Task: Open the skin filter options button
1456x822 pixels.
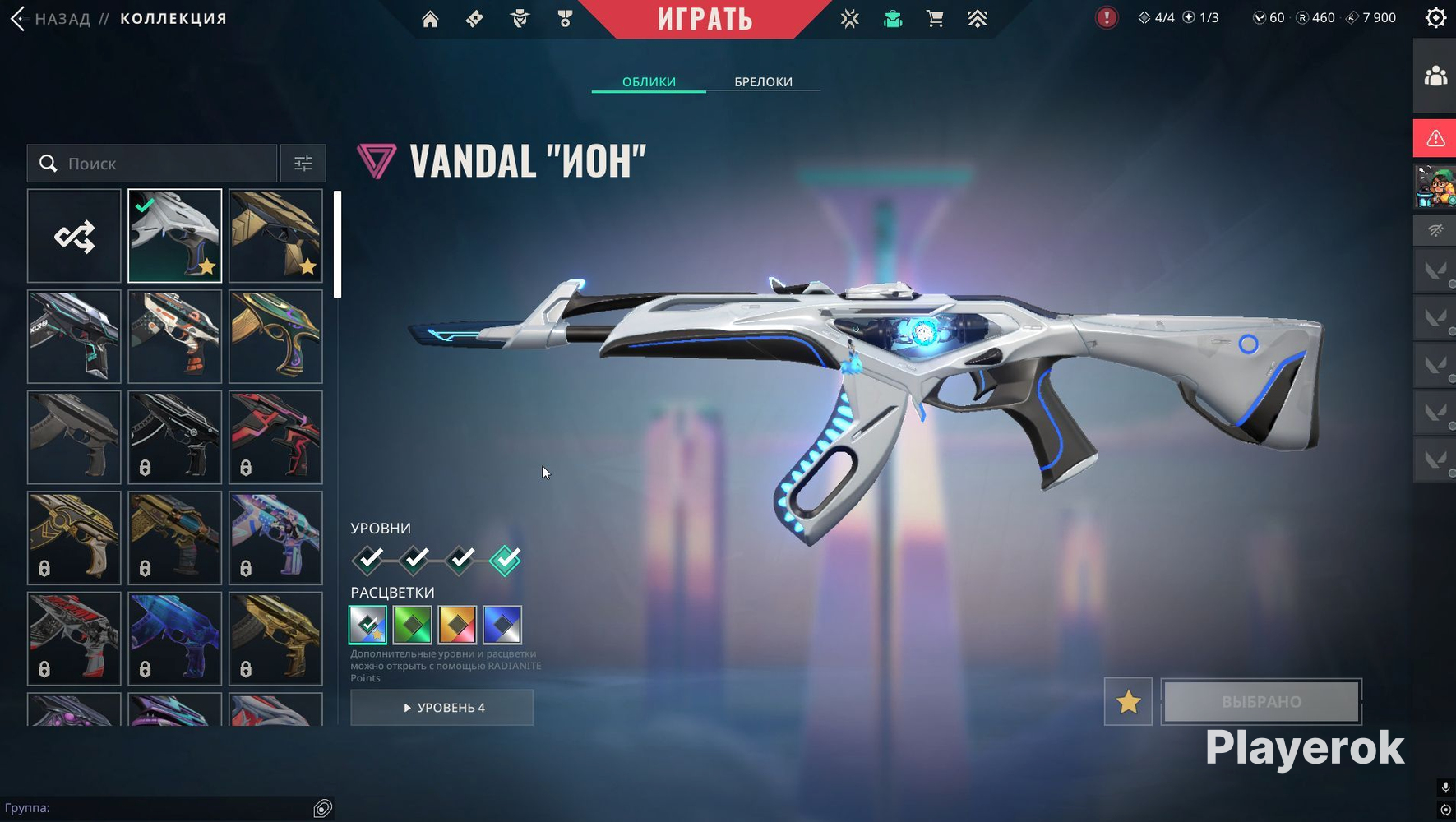Action: tap(303, 164)
